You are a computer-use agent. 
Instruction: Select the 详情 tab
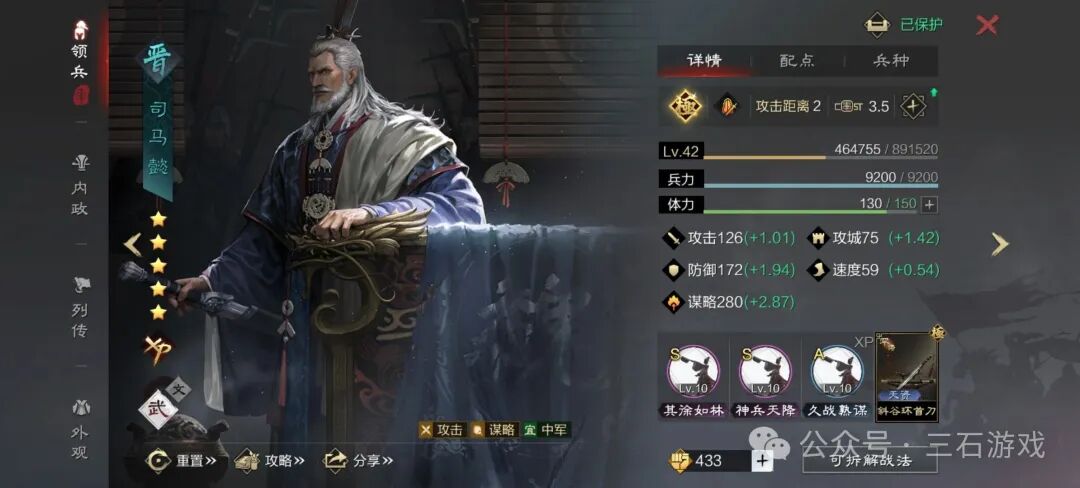click(704, 60)
